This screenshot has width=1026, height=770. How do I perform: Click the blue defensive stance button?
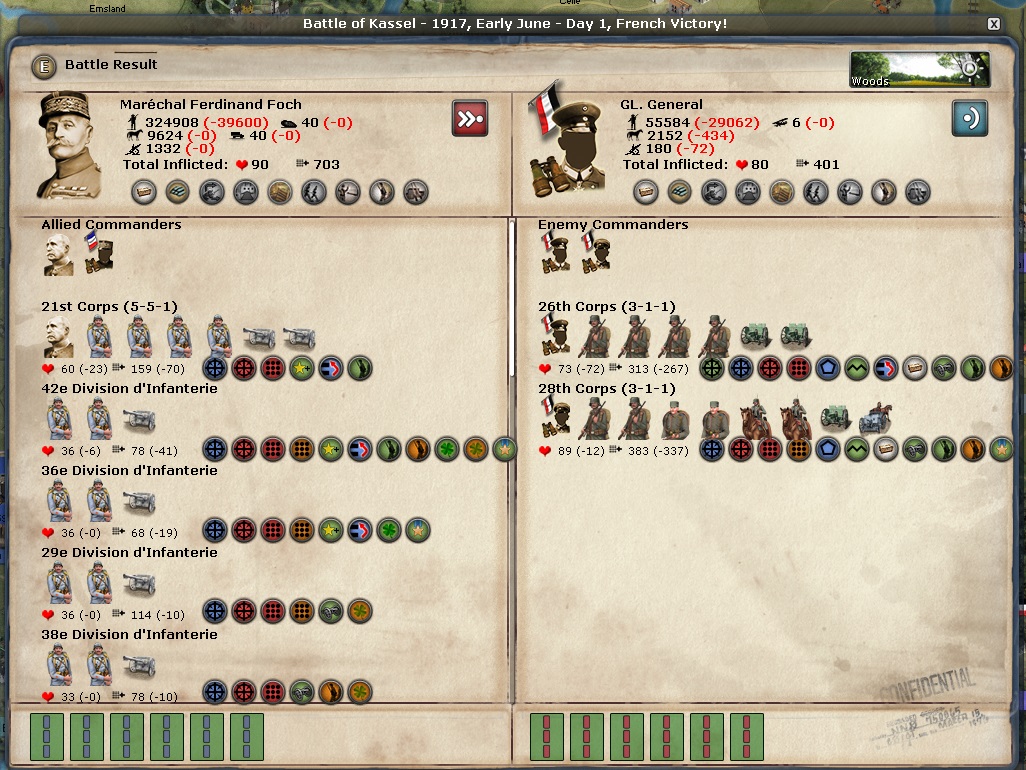click(x=969, y=118)
